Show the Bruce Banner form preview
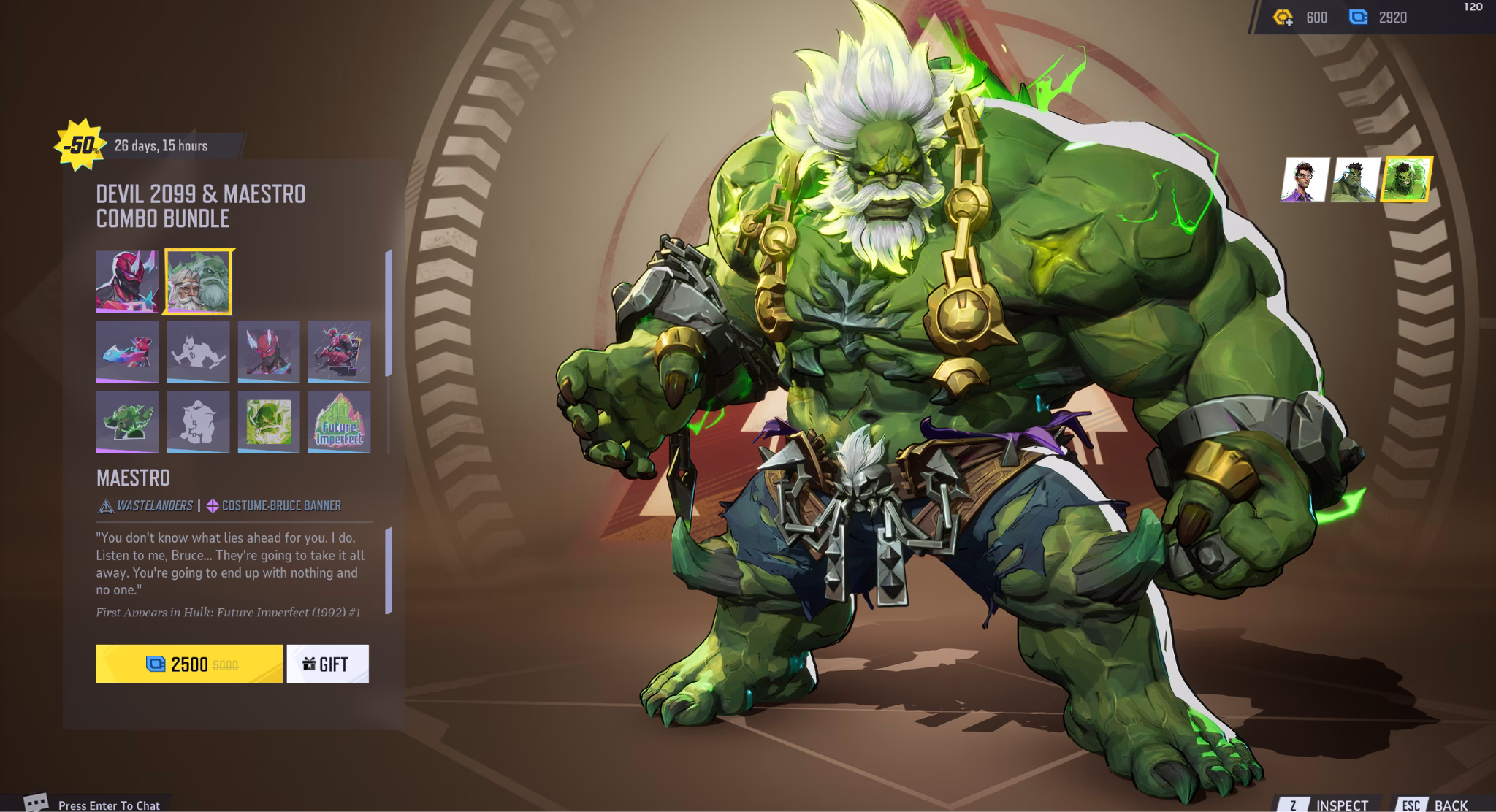Image resolution: width=1496 pixels, height=812 pixels. [1305, 180]
